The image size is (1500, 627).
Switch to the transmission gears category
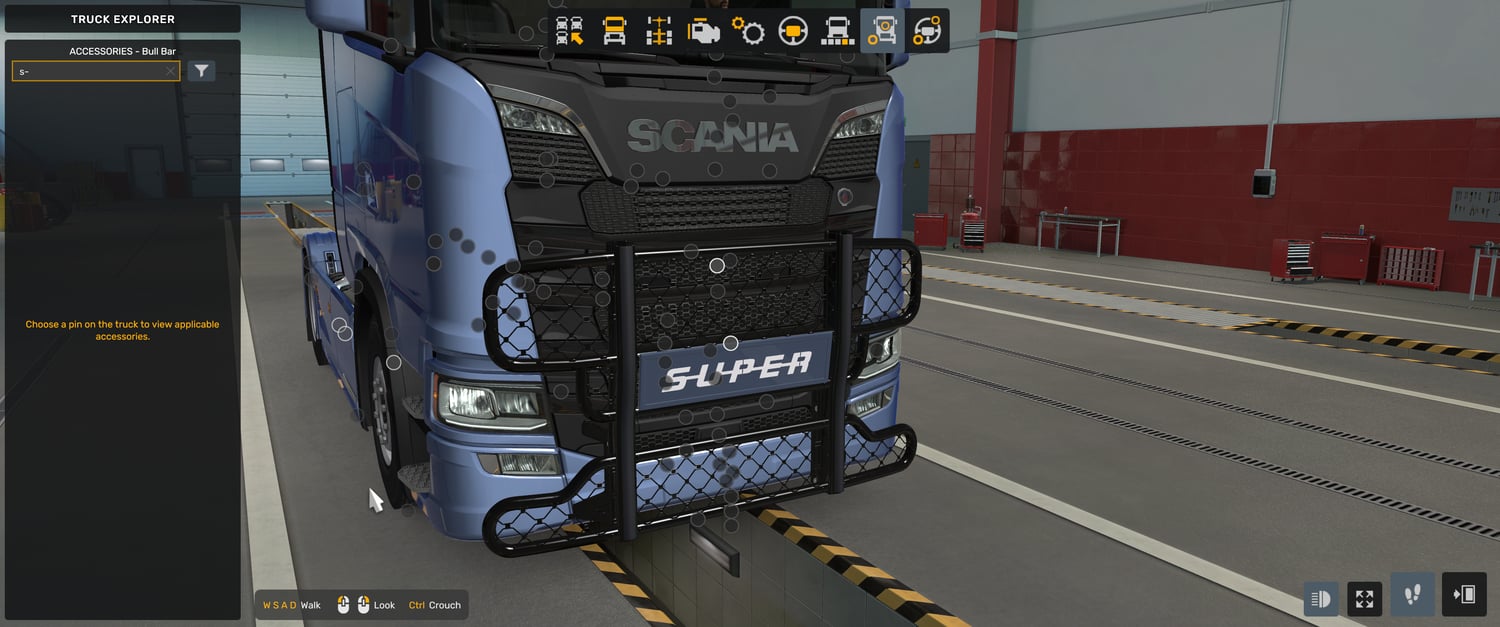coord(748,31)
